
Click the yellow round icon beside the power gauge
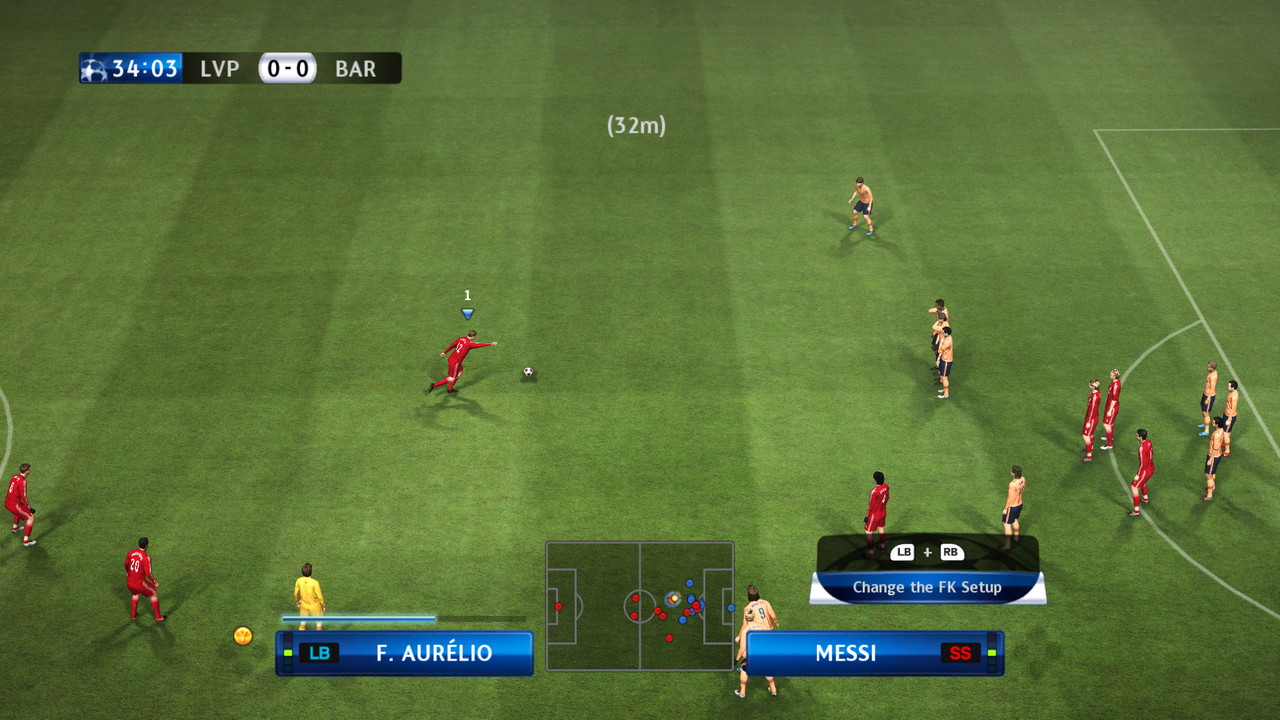(x=243, y=635)
